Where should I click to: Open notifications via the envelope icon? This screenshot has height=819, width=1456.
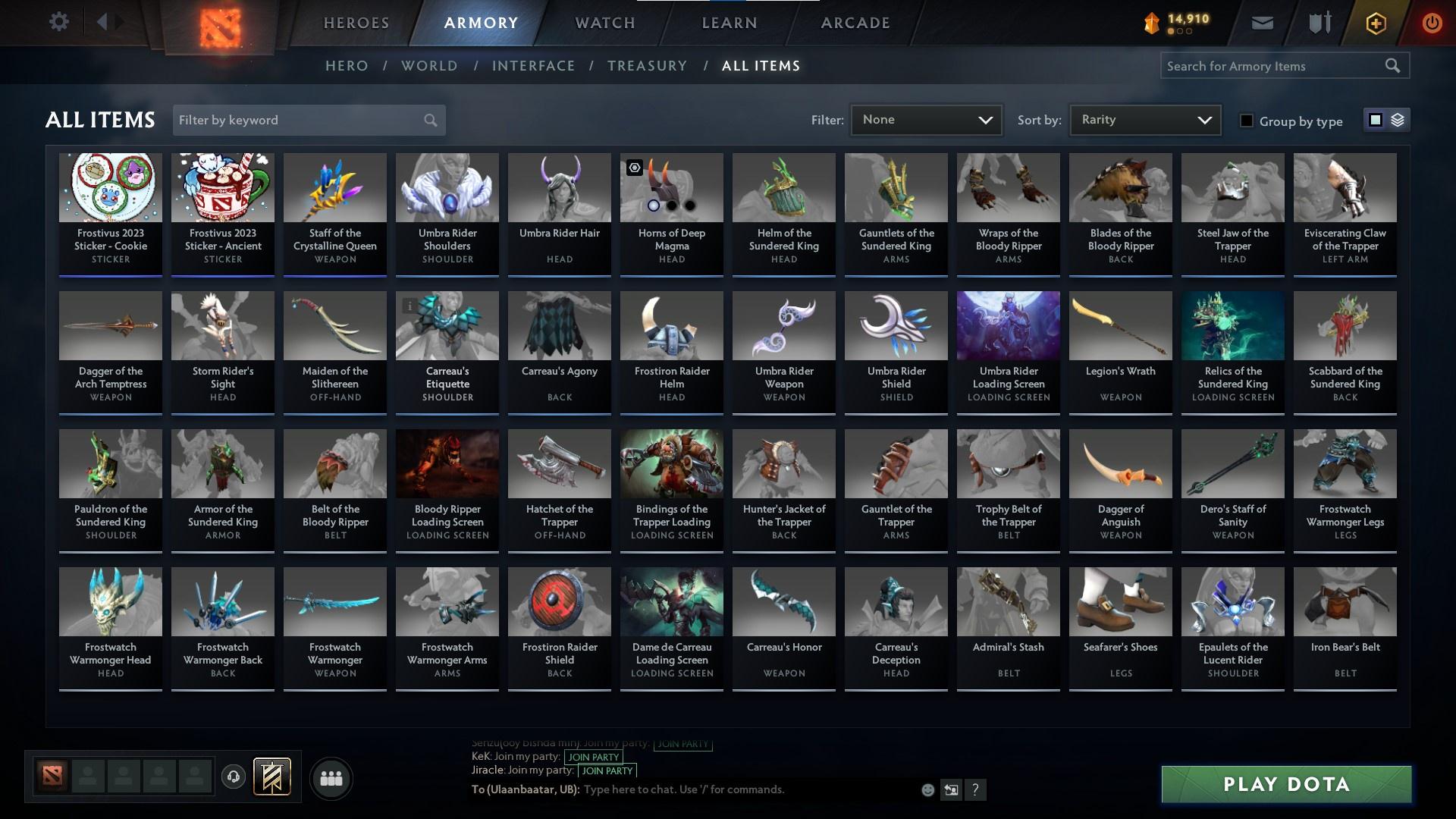(1262, 22)
